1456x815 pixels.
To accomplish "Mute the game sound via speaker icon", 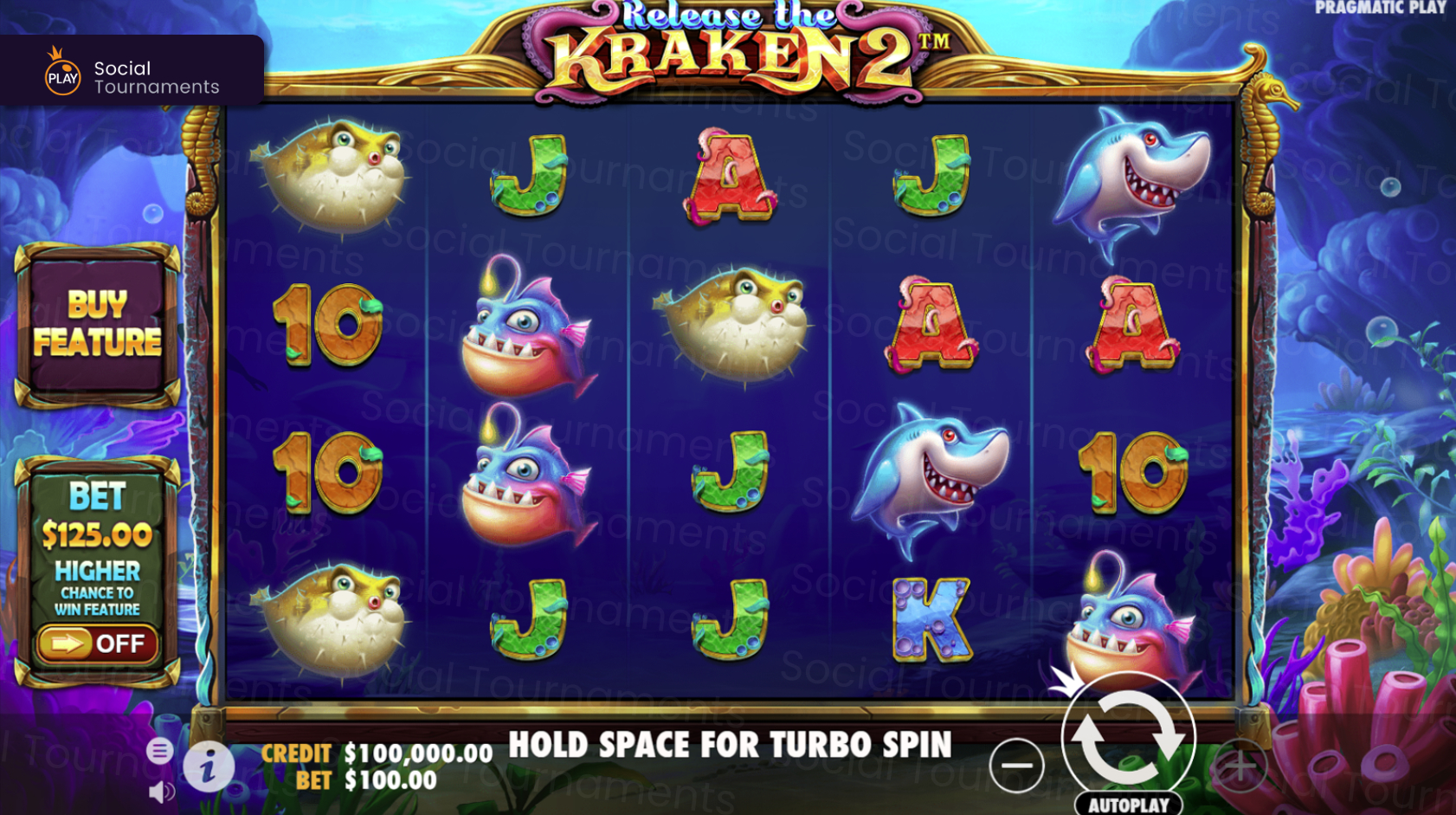I will pos(159,791).
